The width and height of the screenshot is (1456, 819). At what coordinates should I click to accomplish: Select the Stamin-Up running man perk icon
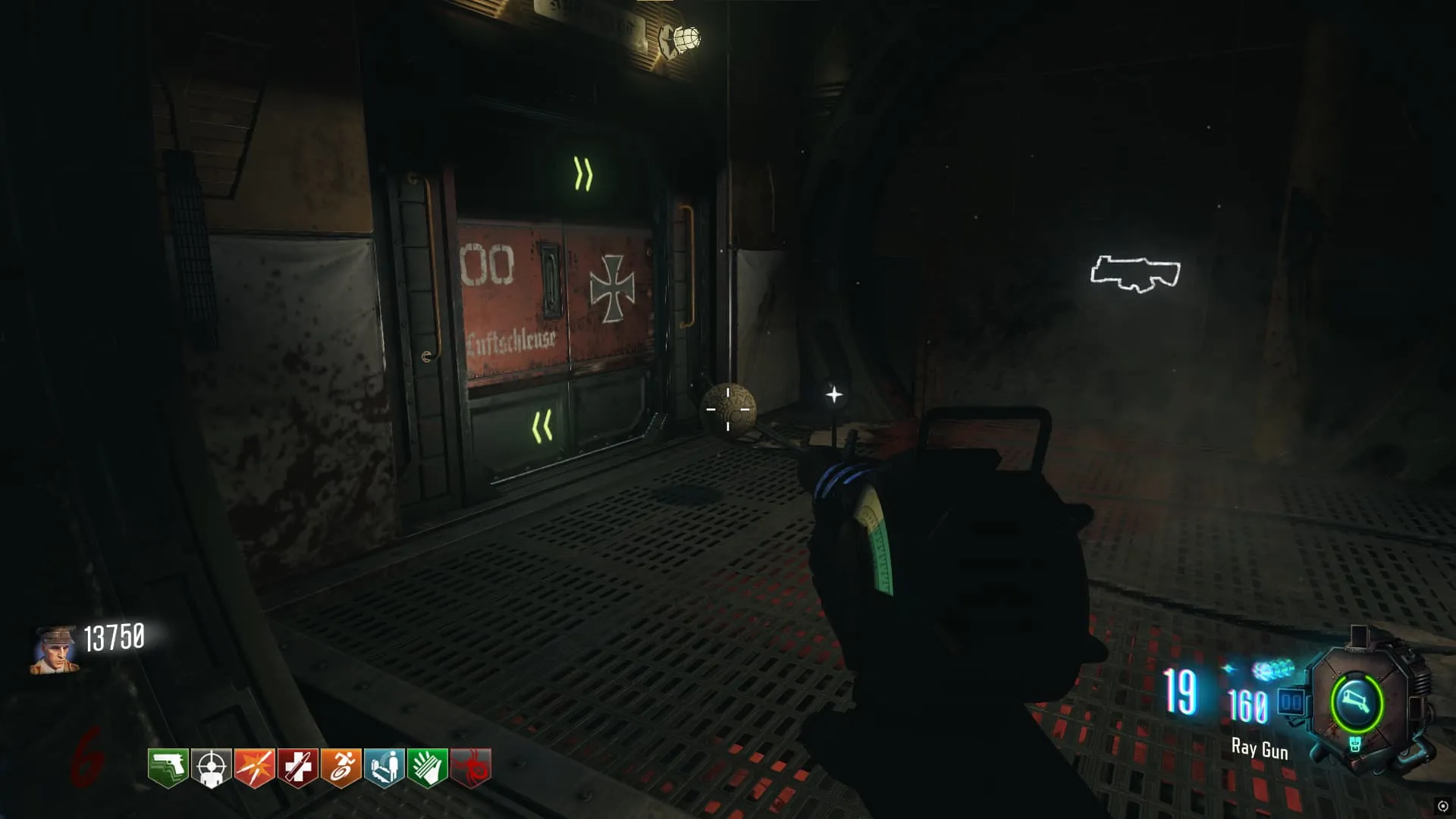pos(340,768)
